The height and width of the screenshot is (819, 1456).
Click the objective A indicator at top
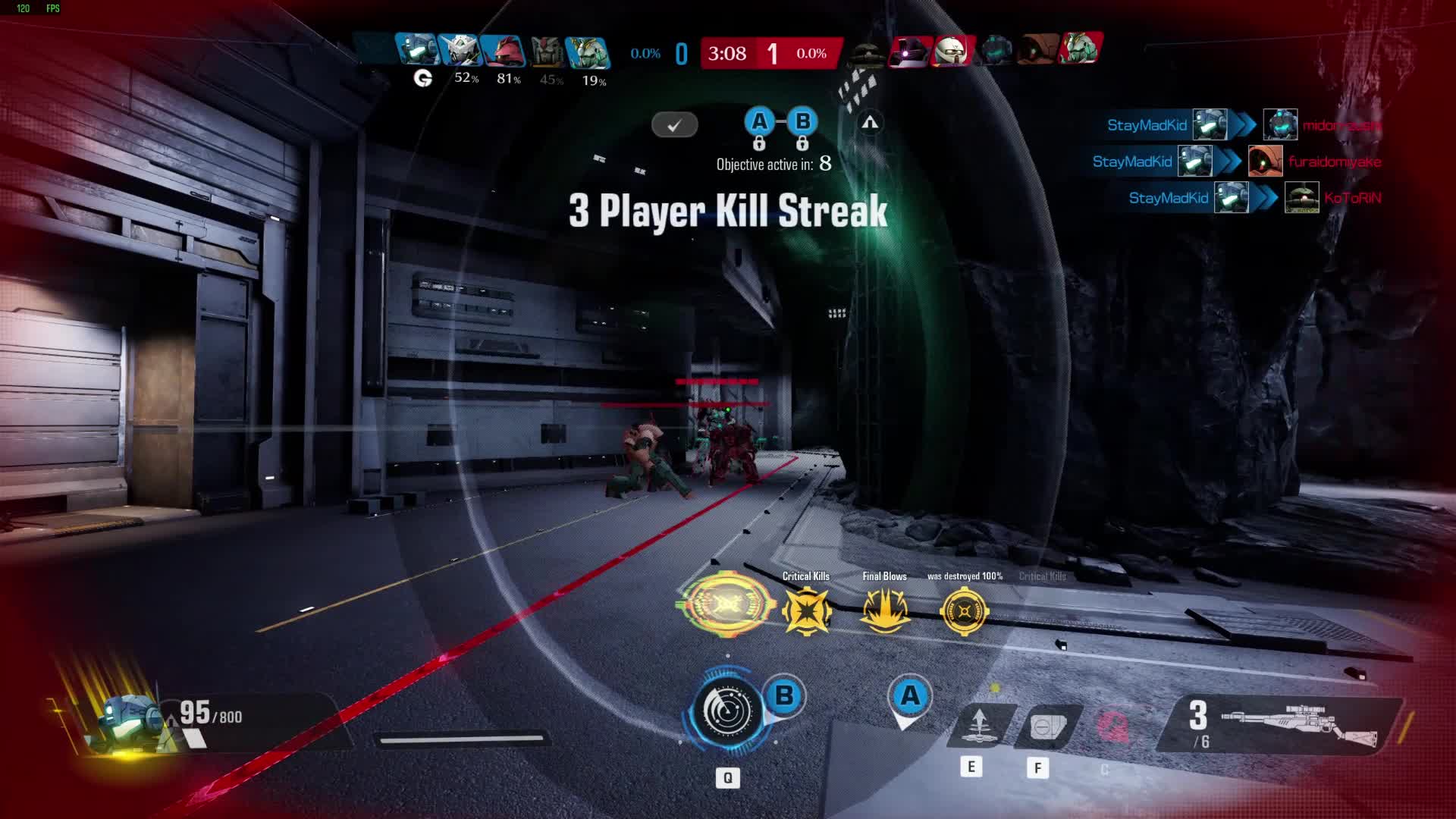coord(759,121)
